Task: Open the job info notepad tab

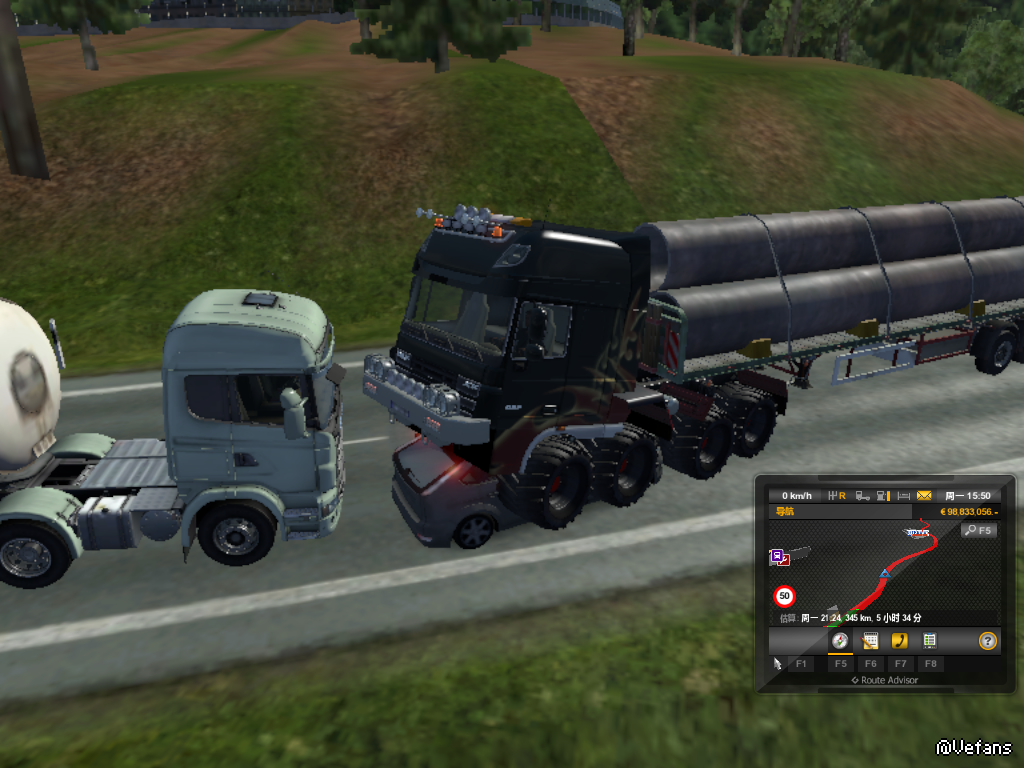Action: click(x=870, y=640)
